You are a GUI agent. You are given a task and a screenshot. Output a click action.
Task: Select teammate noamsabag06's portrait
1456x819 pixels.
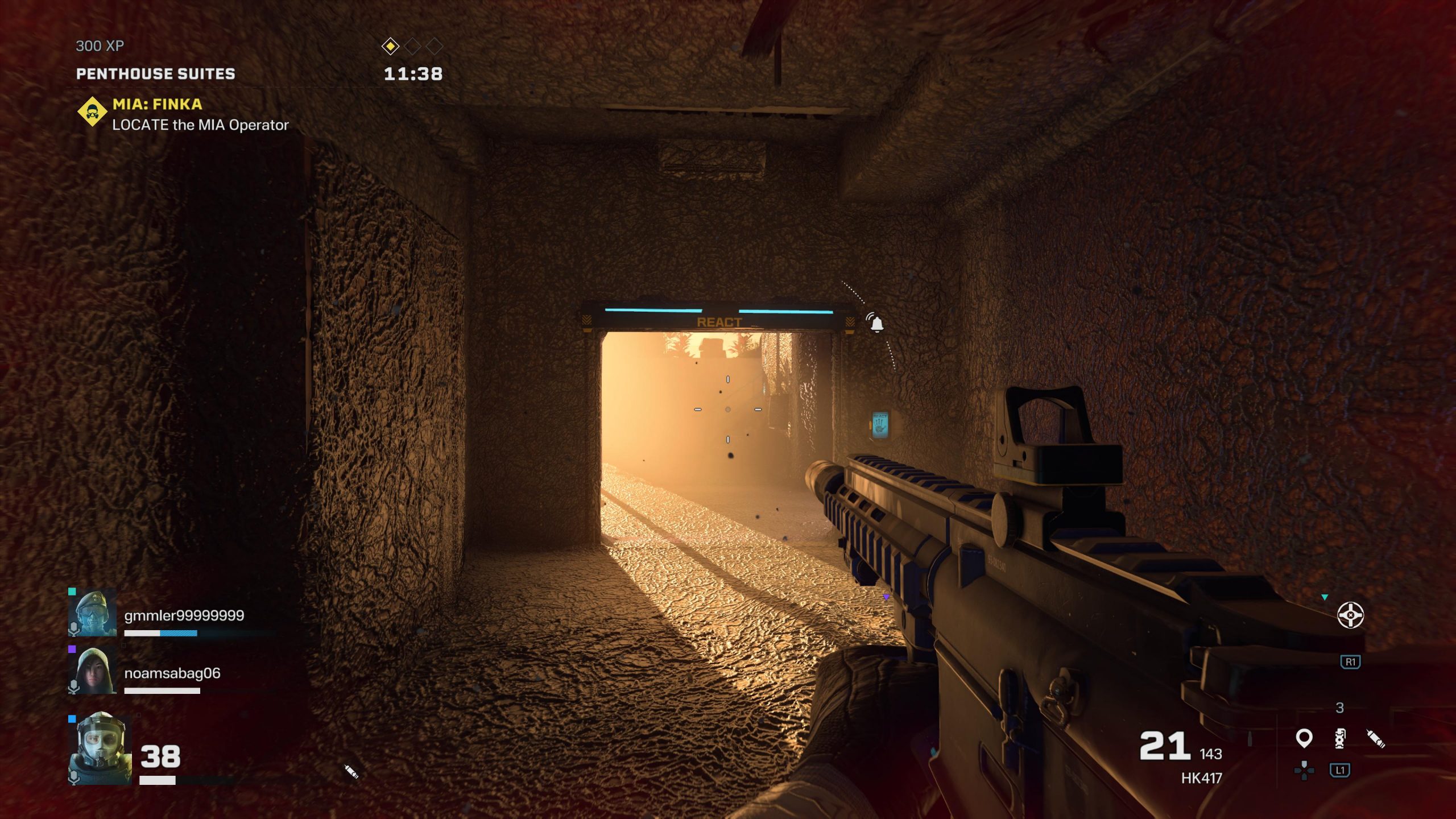[92, 671]
